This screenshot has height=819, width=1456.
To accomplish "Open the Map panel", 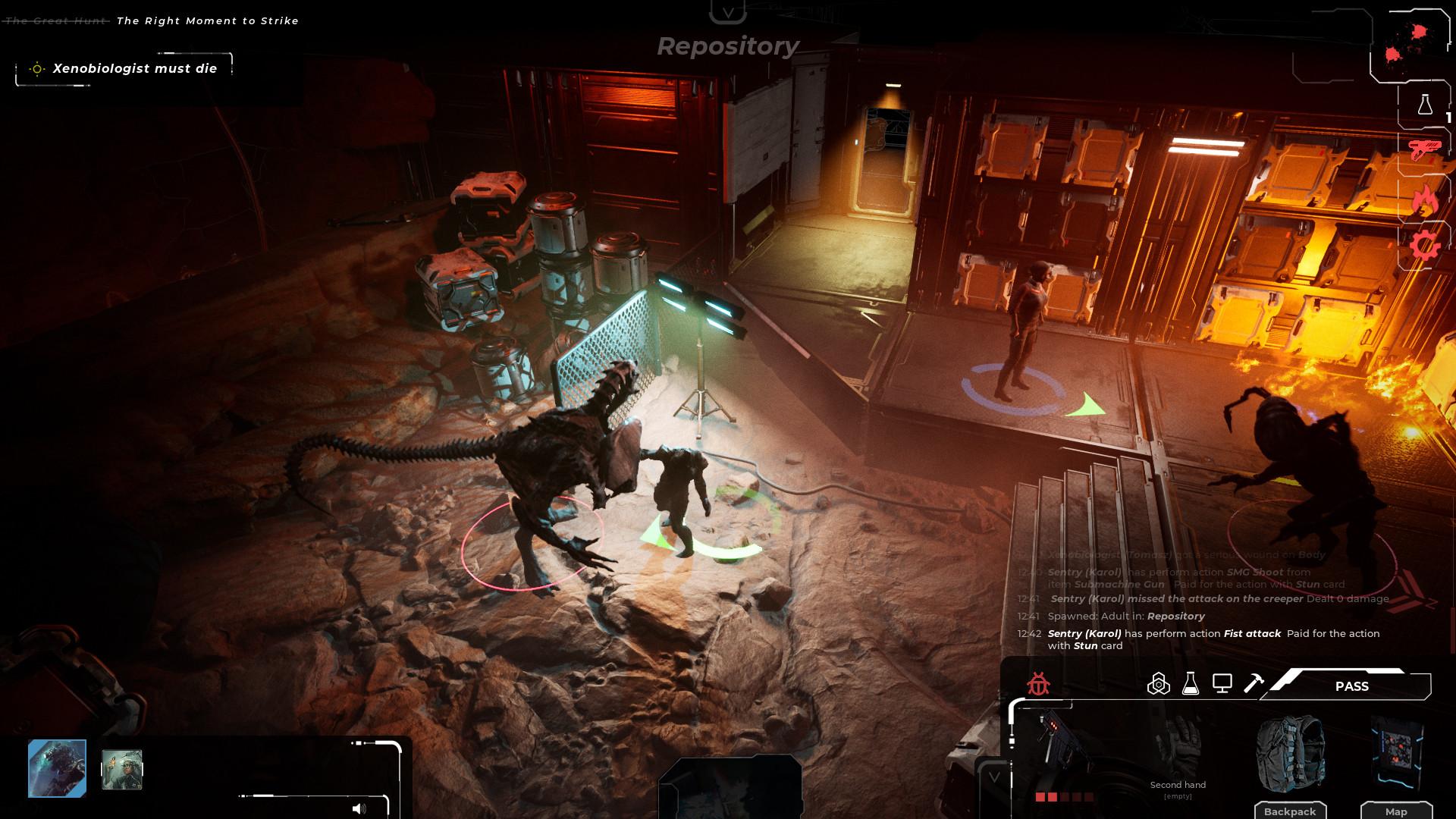I will pyautogui.click(x=1398, y=810).
